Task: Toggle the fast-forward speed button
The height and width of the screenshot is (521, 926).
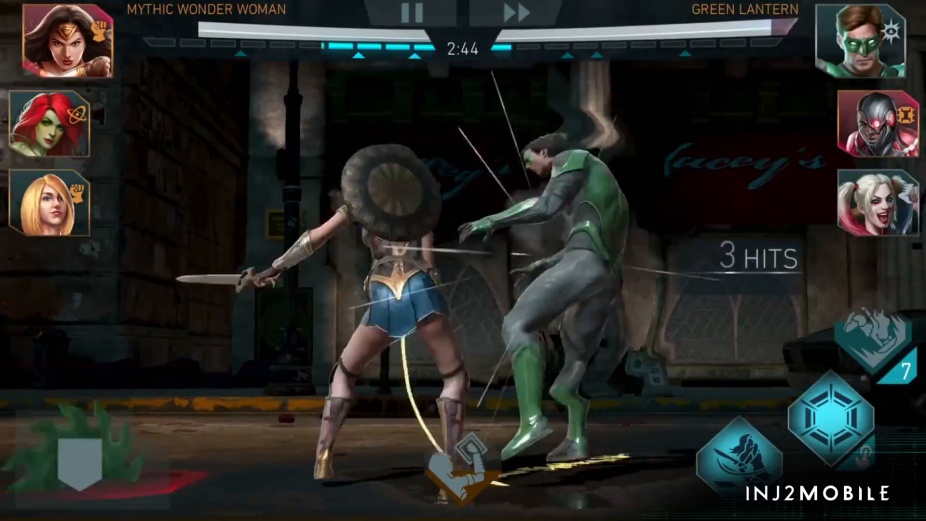Action: [x=516, y=13]
